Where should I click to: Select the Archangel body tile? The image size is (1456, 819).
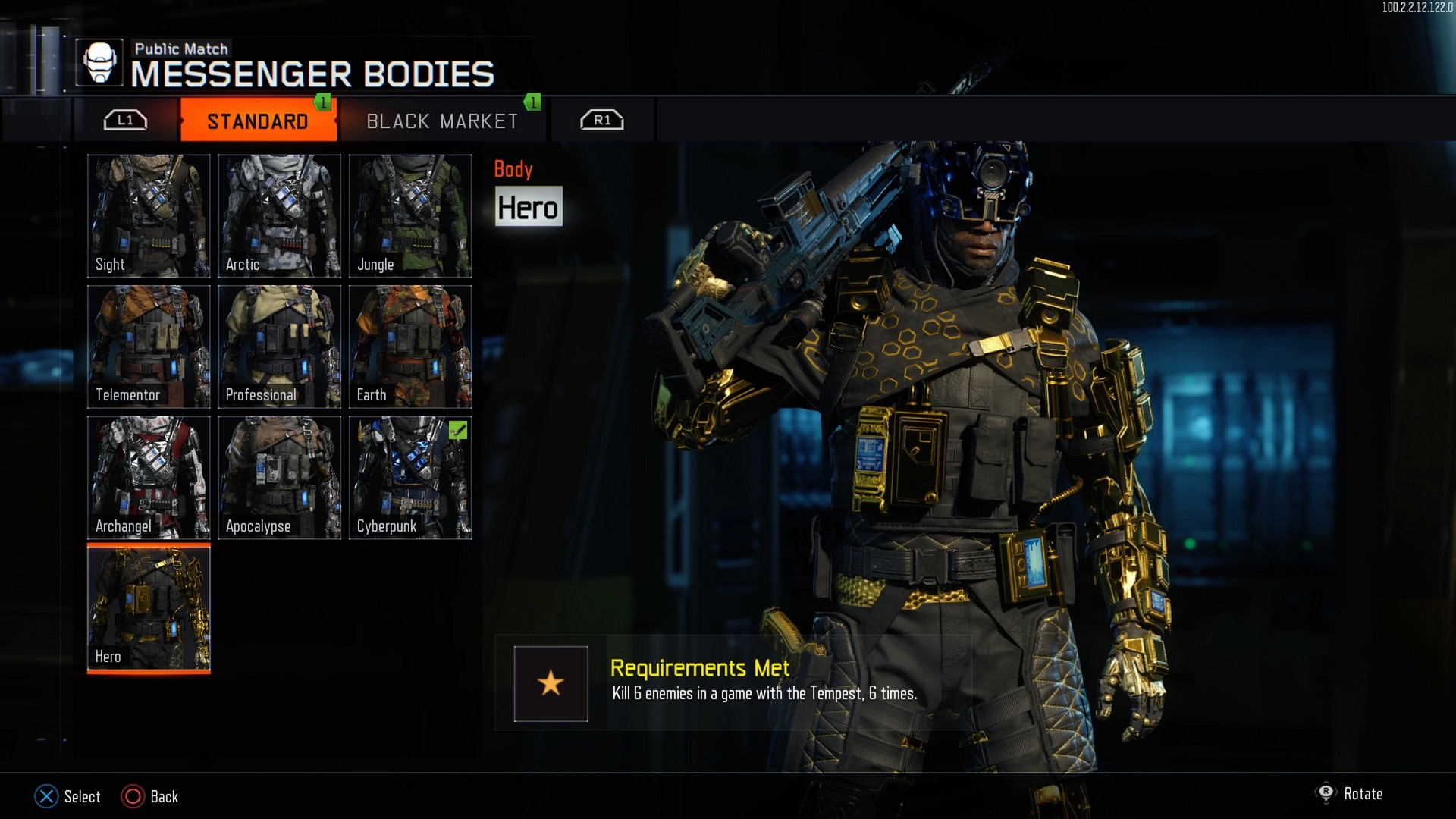[x=149, y=478]
